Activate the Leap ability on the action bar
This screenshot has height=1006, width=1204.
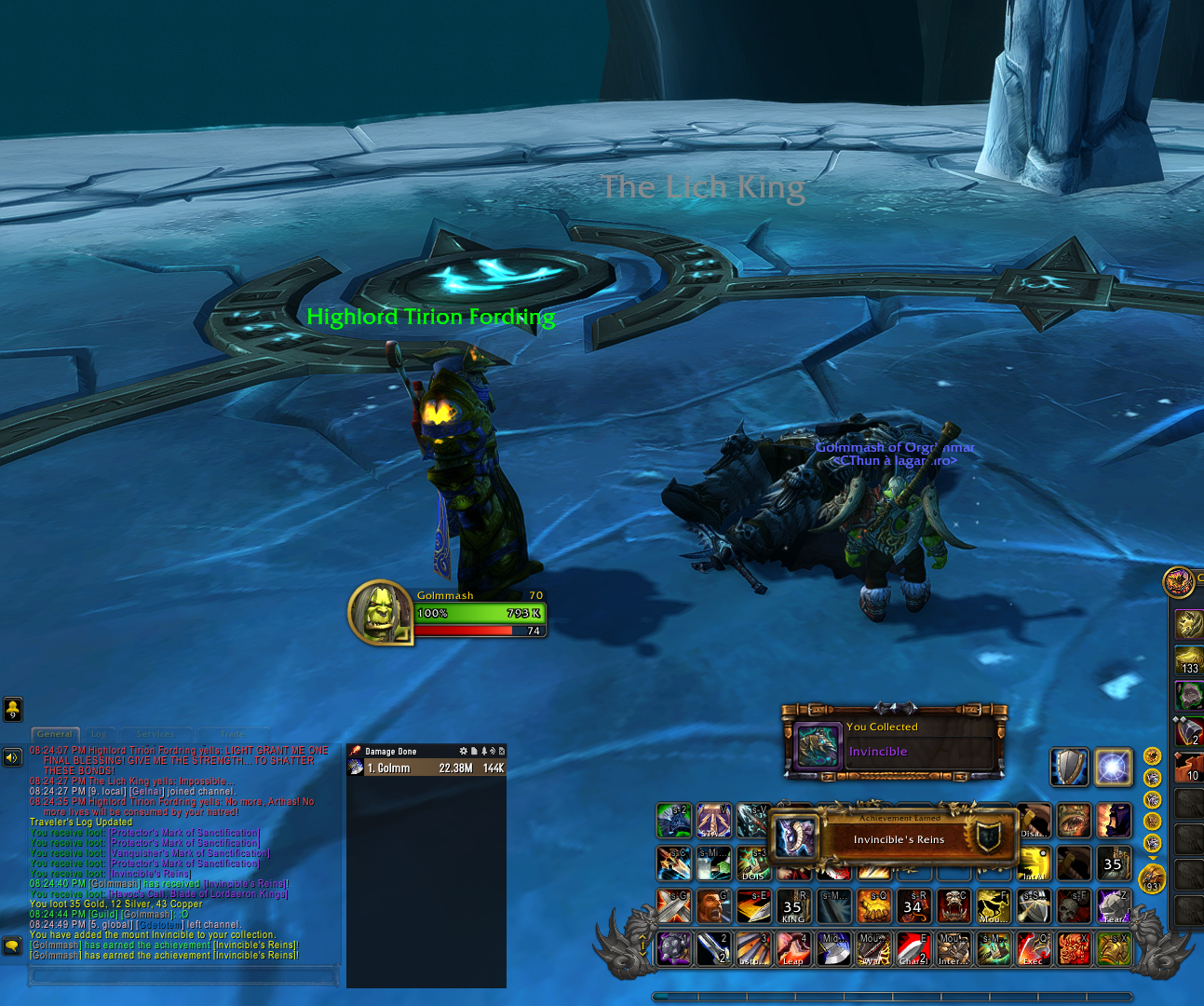793,949
